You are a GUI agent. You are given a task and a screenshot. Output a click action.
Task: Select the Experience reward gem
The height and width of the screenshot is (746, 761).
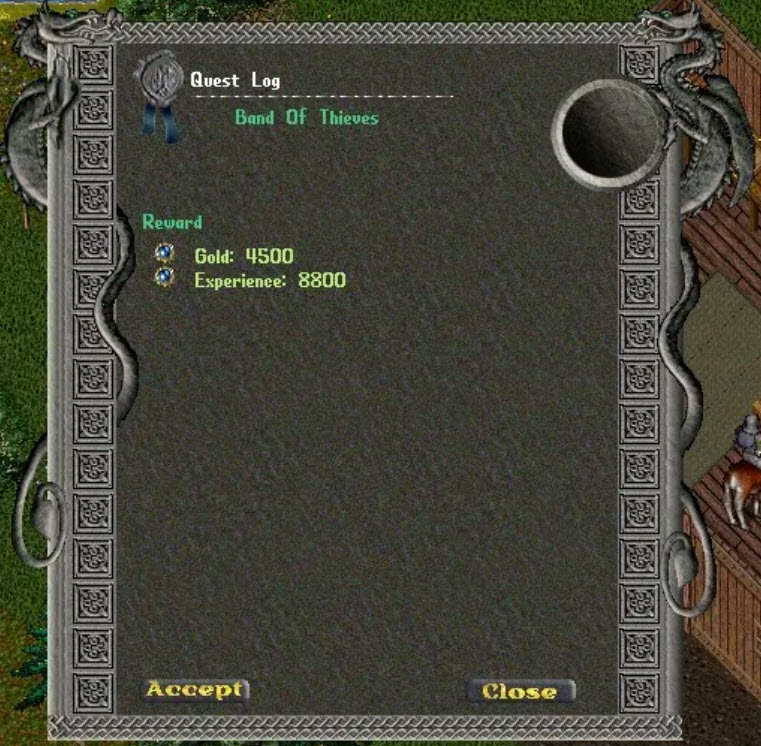click(165, 277)
